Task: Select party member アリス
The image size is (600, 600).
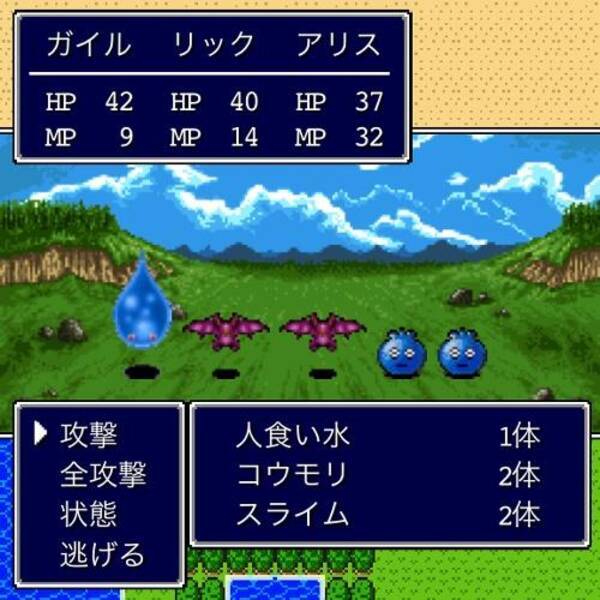Action: tap(340, 45)
